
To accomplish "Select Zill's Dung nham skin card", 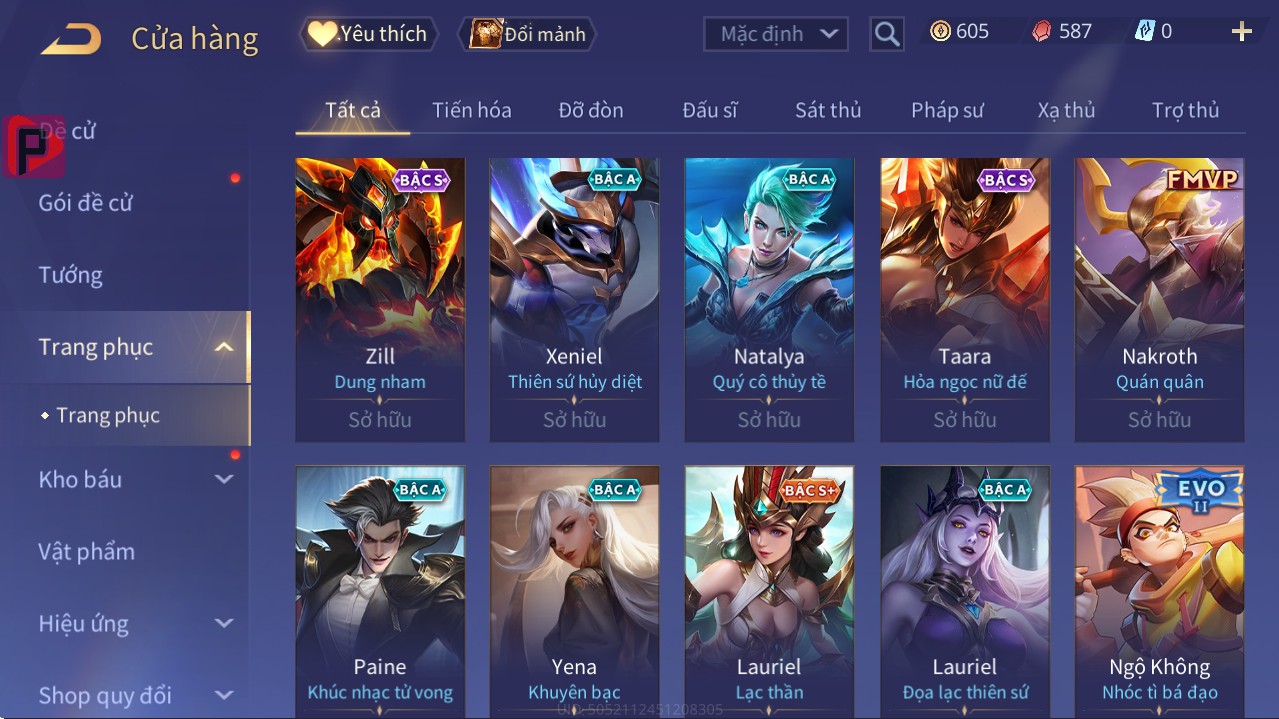I will pyautogui.click(x=380, y=299).
